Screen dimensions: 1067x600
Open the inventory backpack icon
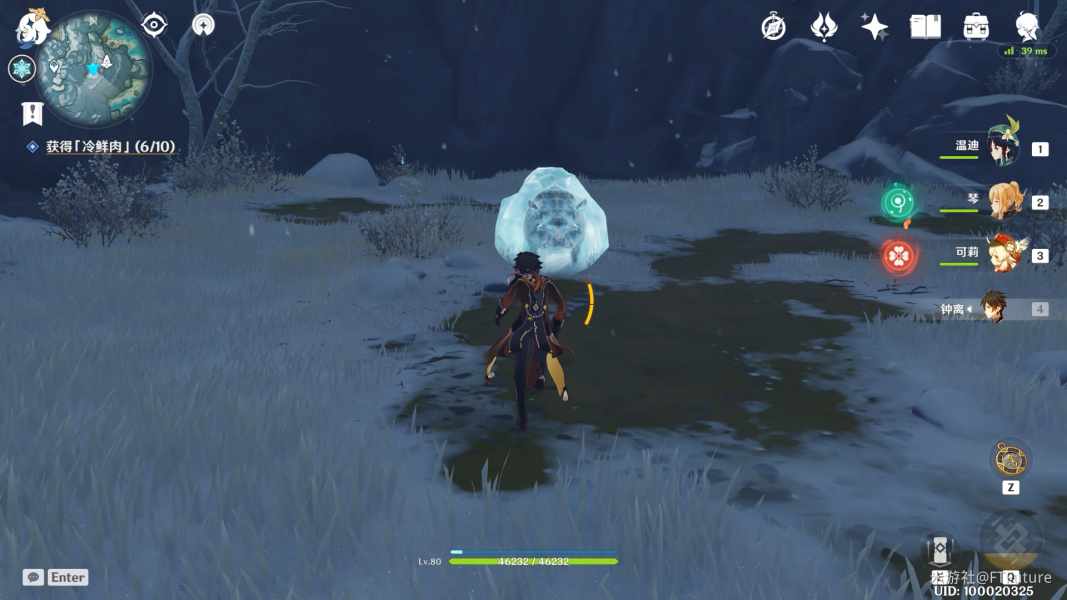(x=976, y=27)
